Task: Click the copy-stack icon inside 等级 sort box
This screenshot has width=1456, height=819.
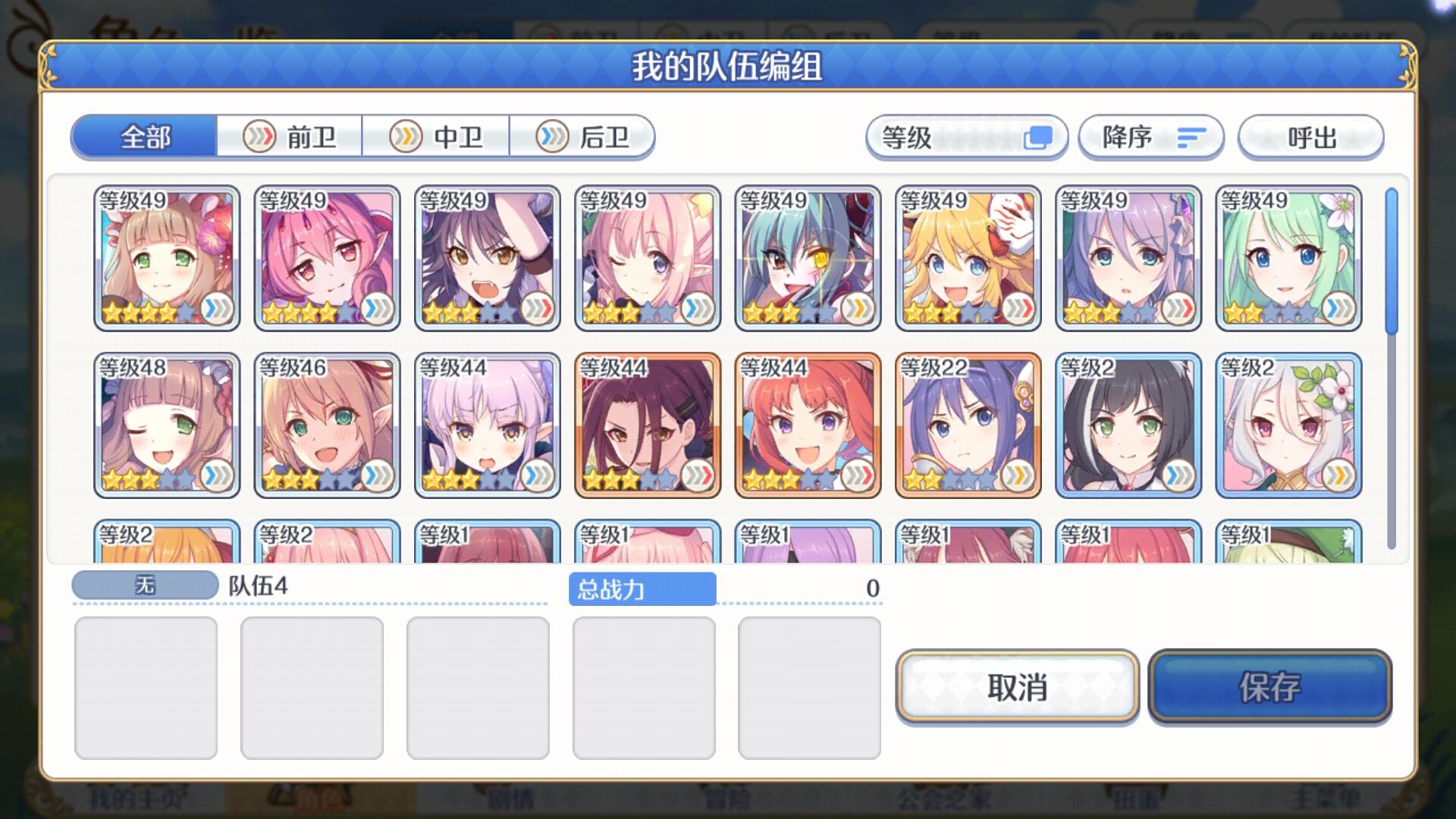Action: pyautogui.click(x=1038, y=137)
